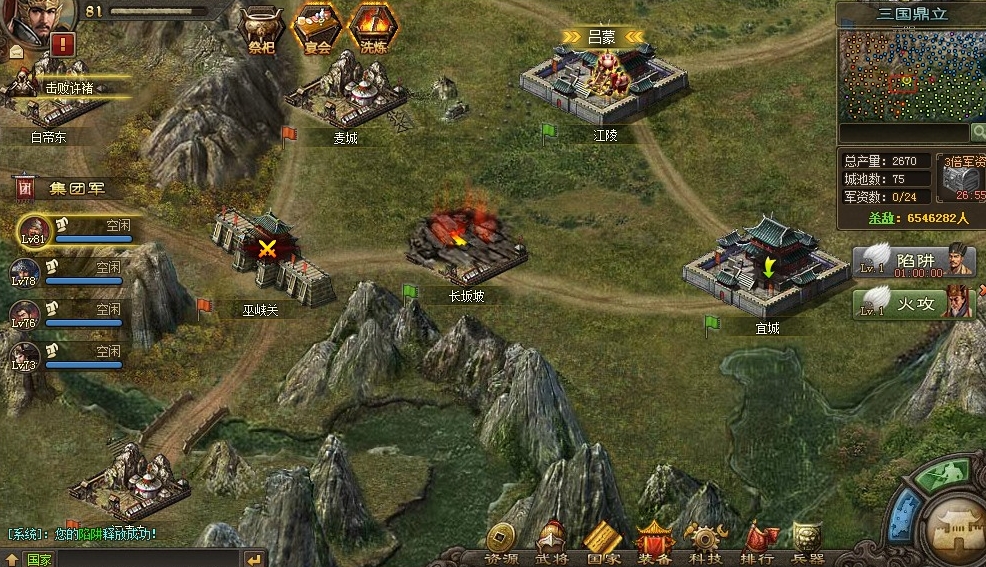Use the 火攻 fire attack stratagem
Image resolution: width=986 pixels, height=567 pixels.
tap(913, 302)
